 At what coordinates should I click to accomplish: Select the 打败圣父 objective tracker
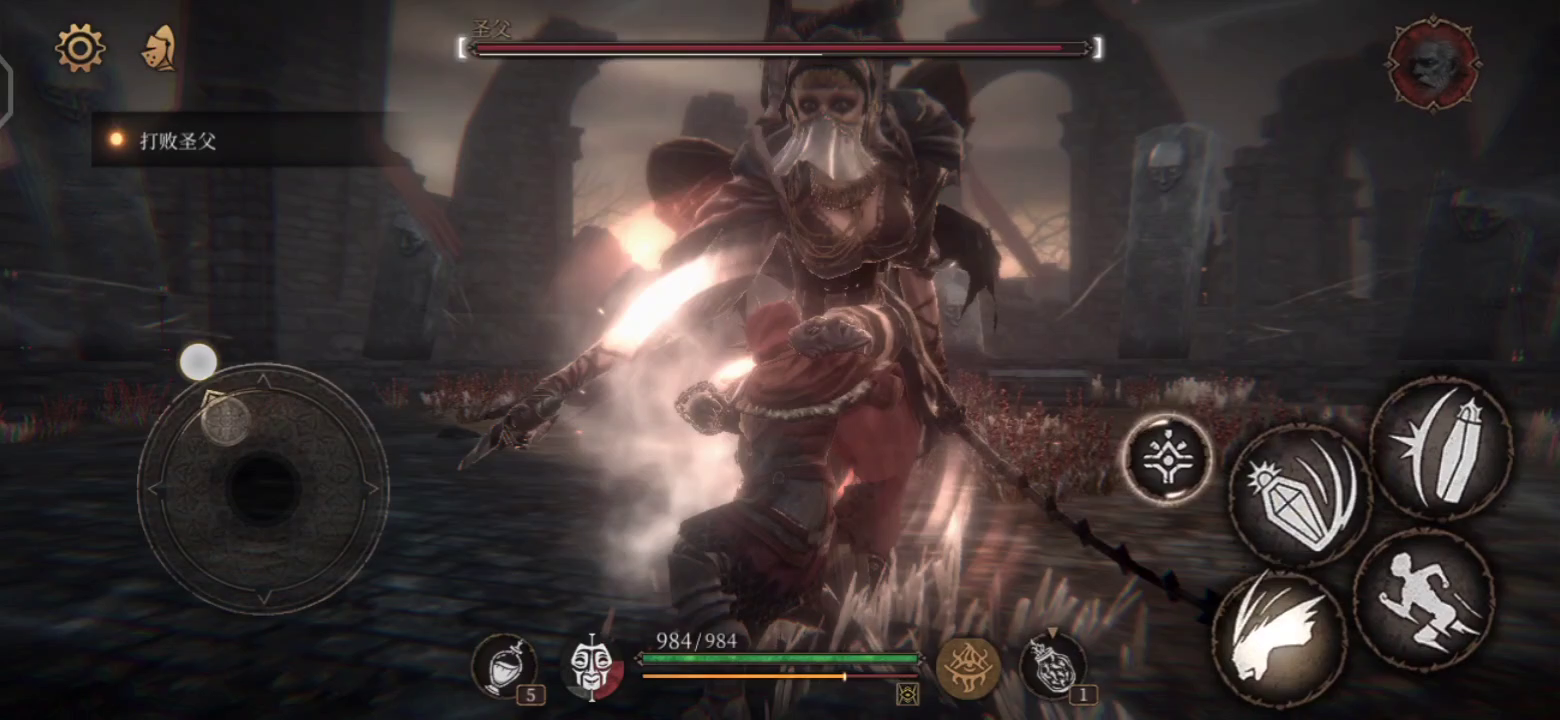coord(178,140)
